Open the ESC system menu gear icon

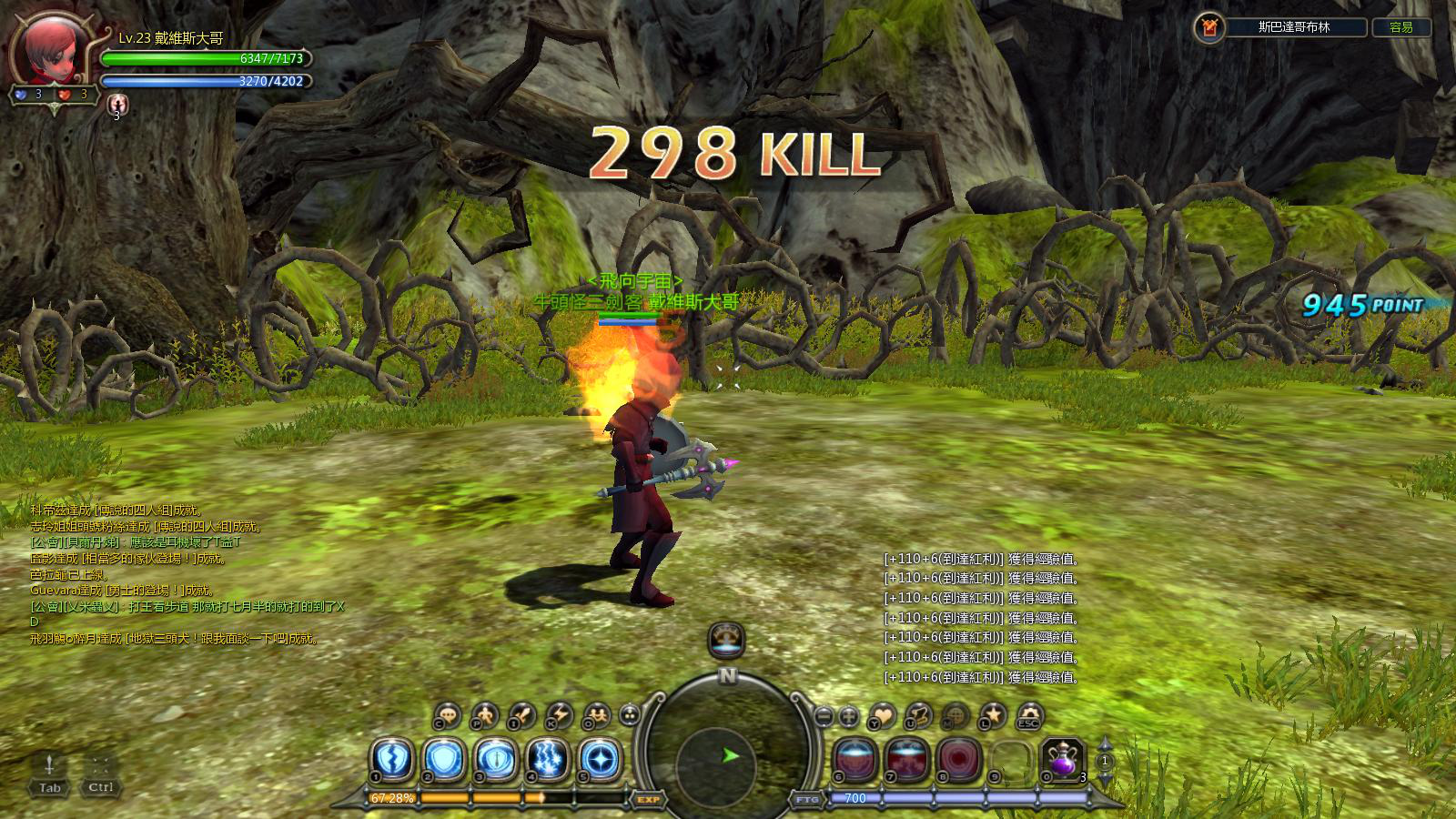click(x=1028, y=715)
